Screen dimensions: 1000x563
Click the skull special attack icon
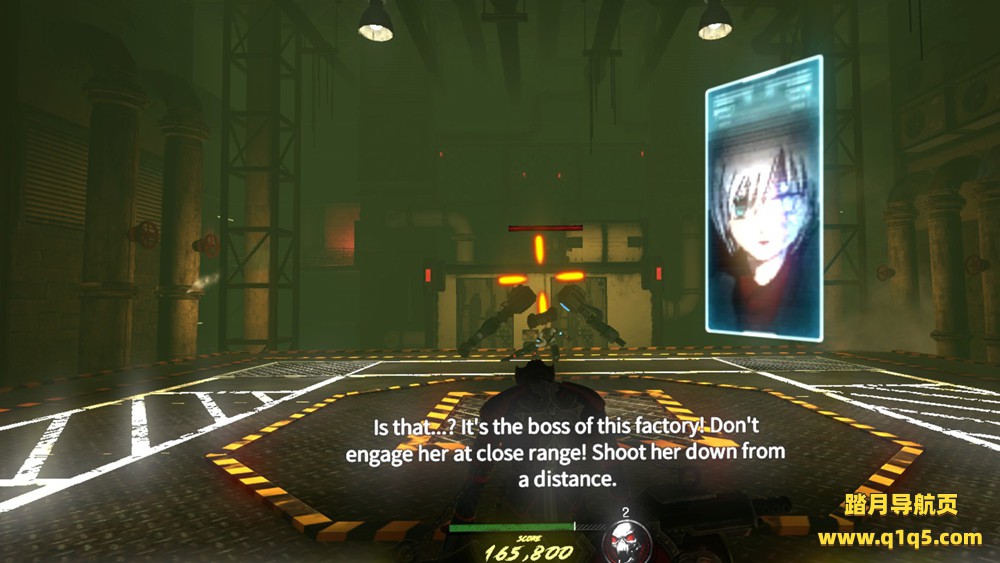(x=626, y=541)
